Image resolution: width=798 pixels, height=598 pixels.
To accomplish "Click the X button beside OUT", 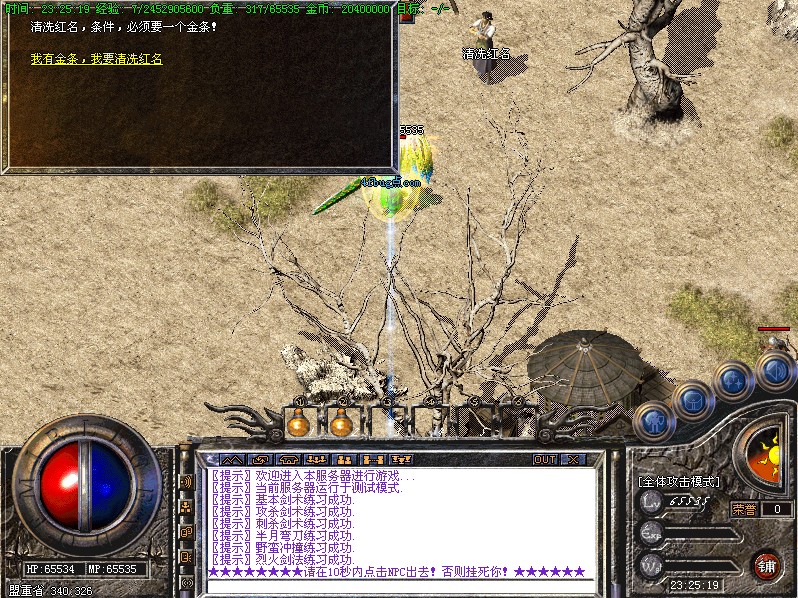I will pos(573,460).
